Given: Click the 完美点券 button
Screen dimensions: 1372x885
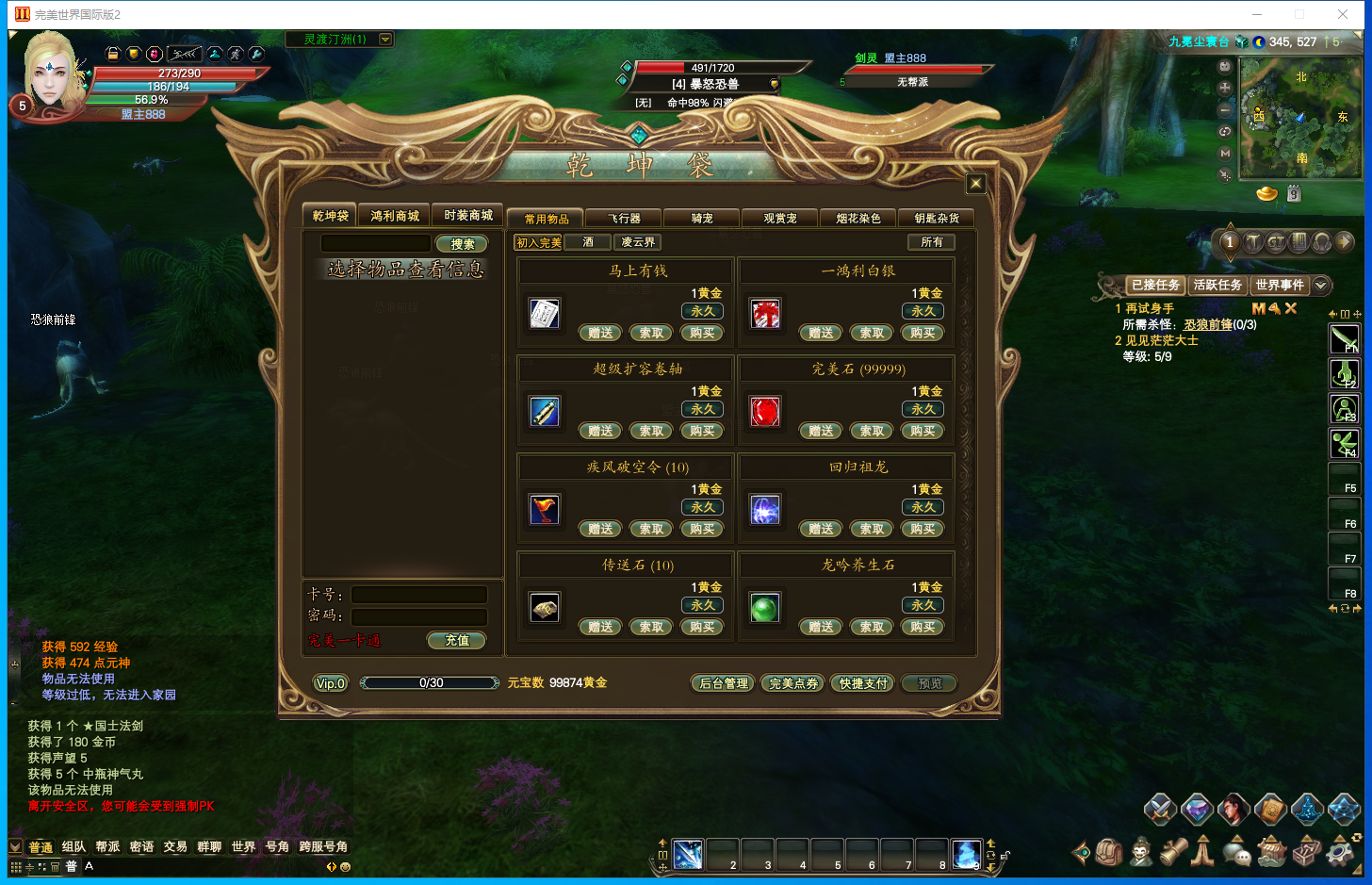Looking at the screenshot, I should [x=793, y=683].
